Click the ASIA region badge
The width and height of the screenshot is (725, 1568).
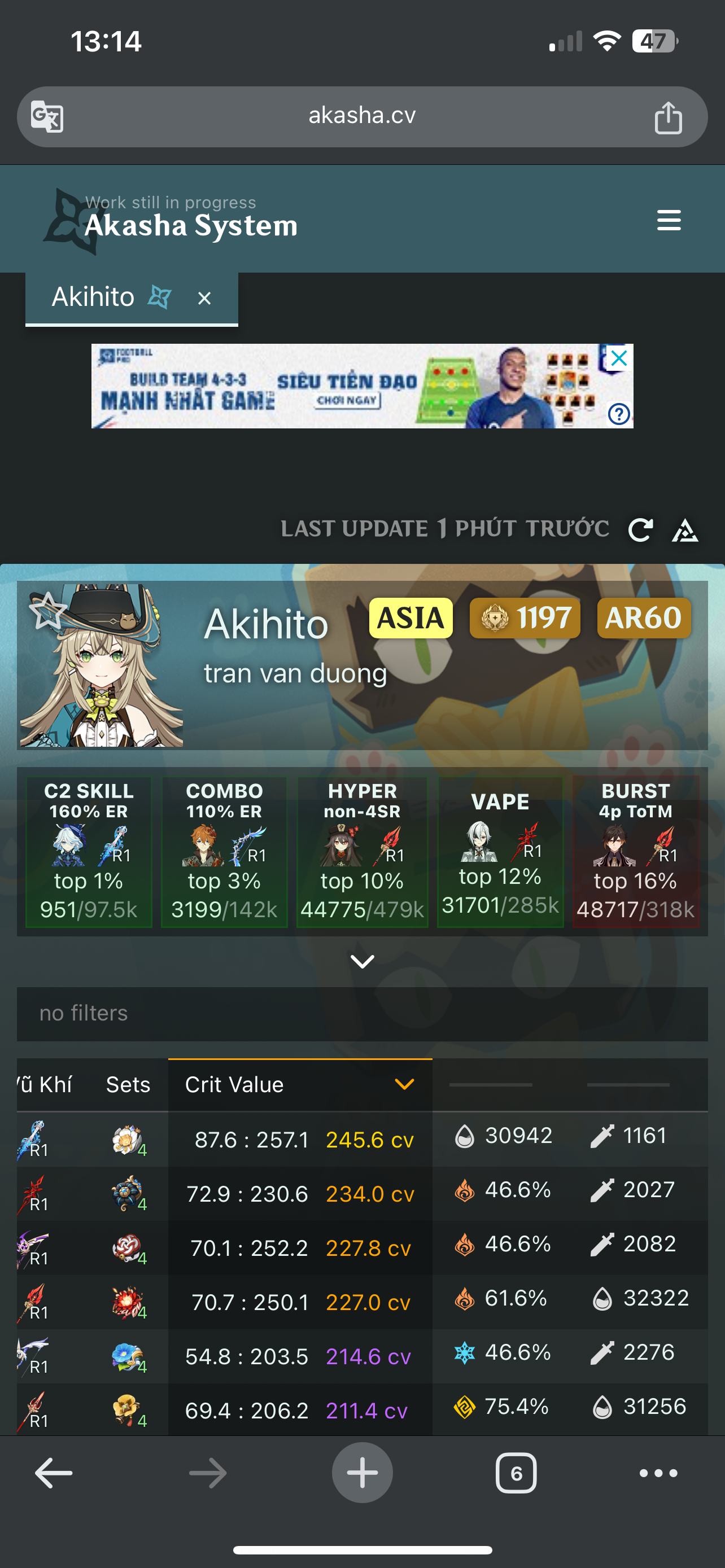click(x=410, y=617)
